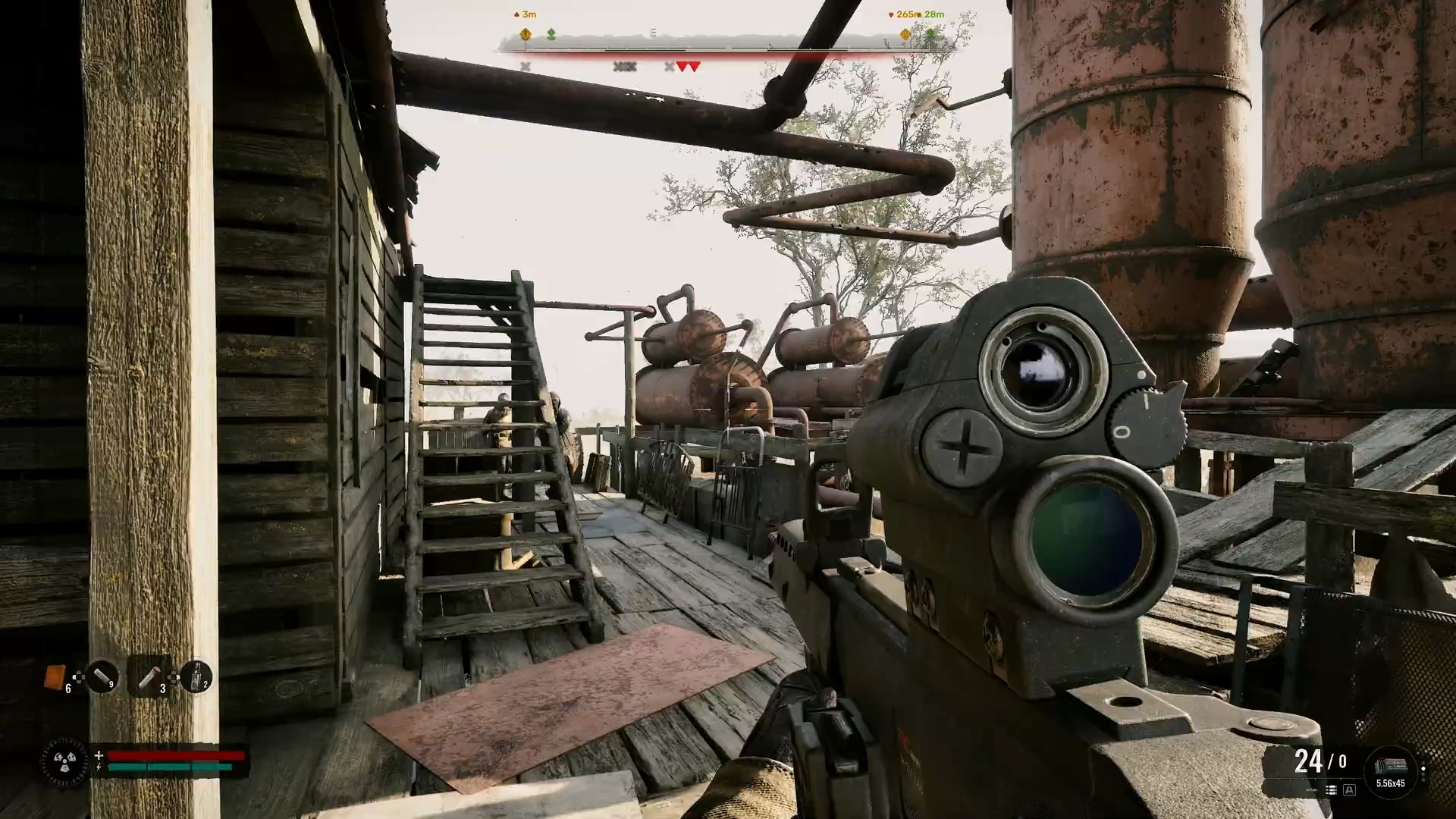
Task: Select the green diamond marker at 28m
Action: [x=930, y=34]
